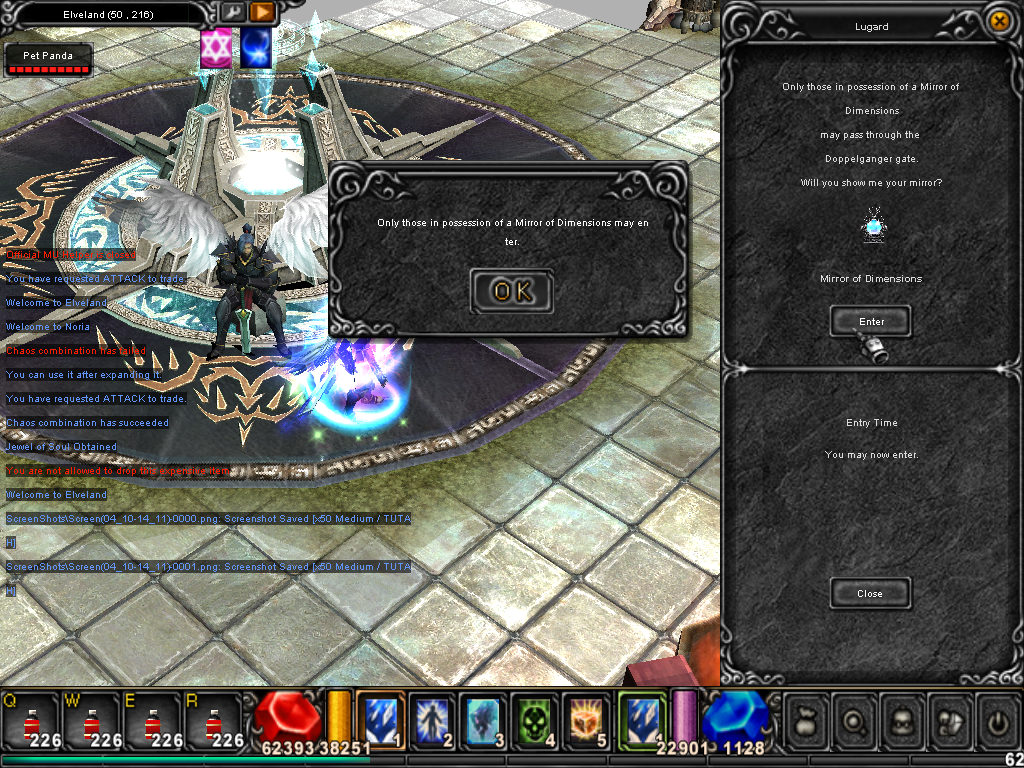Click the magnifying glass menu button
The height and width of the screenshot is (768, 1024).
(855, 719)
